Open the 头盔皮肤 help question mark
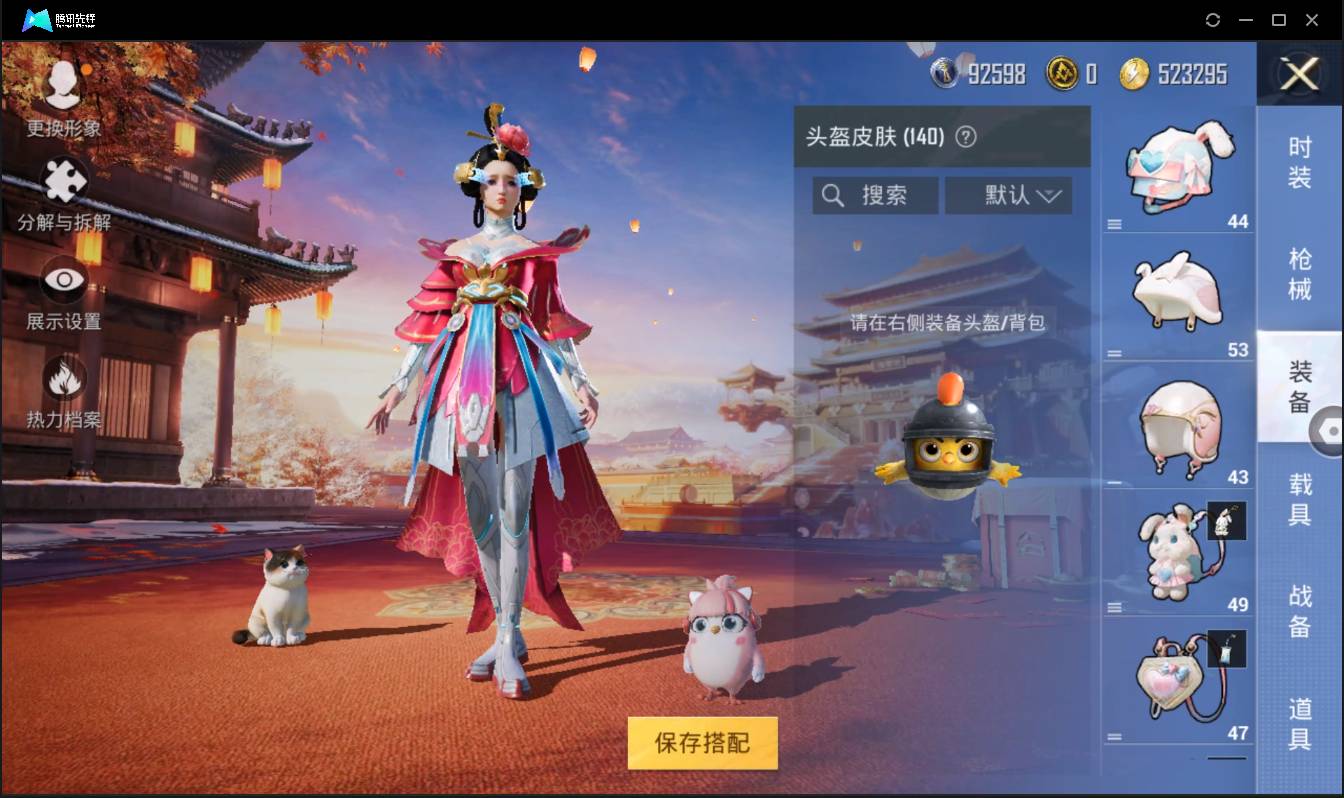This screenshot has height=798, width=1344. coord(966,138)
